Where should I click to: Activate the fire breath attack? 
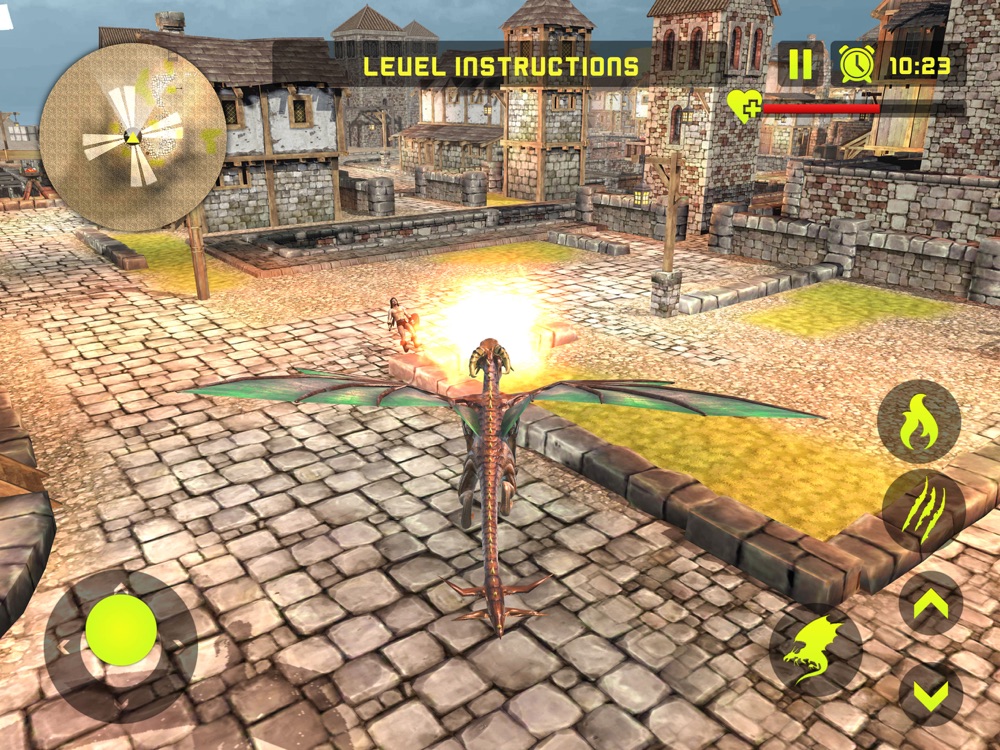919,421
